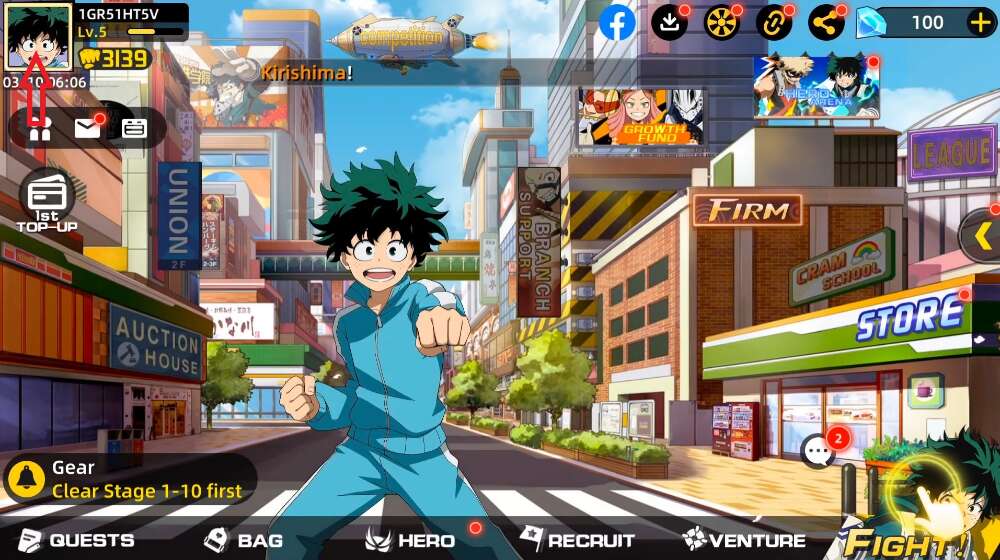Open the Hero Arena banner
This screenshot has height=560, width=1000.
[x=816, y=87]
